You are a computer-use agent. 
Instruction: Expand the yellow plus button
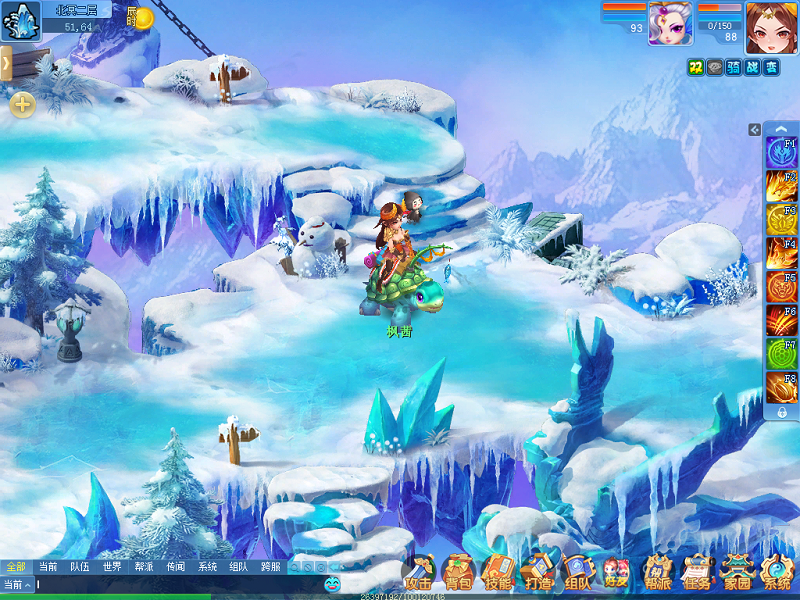click(x=22, y=104)
